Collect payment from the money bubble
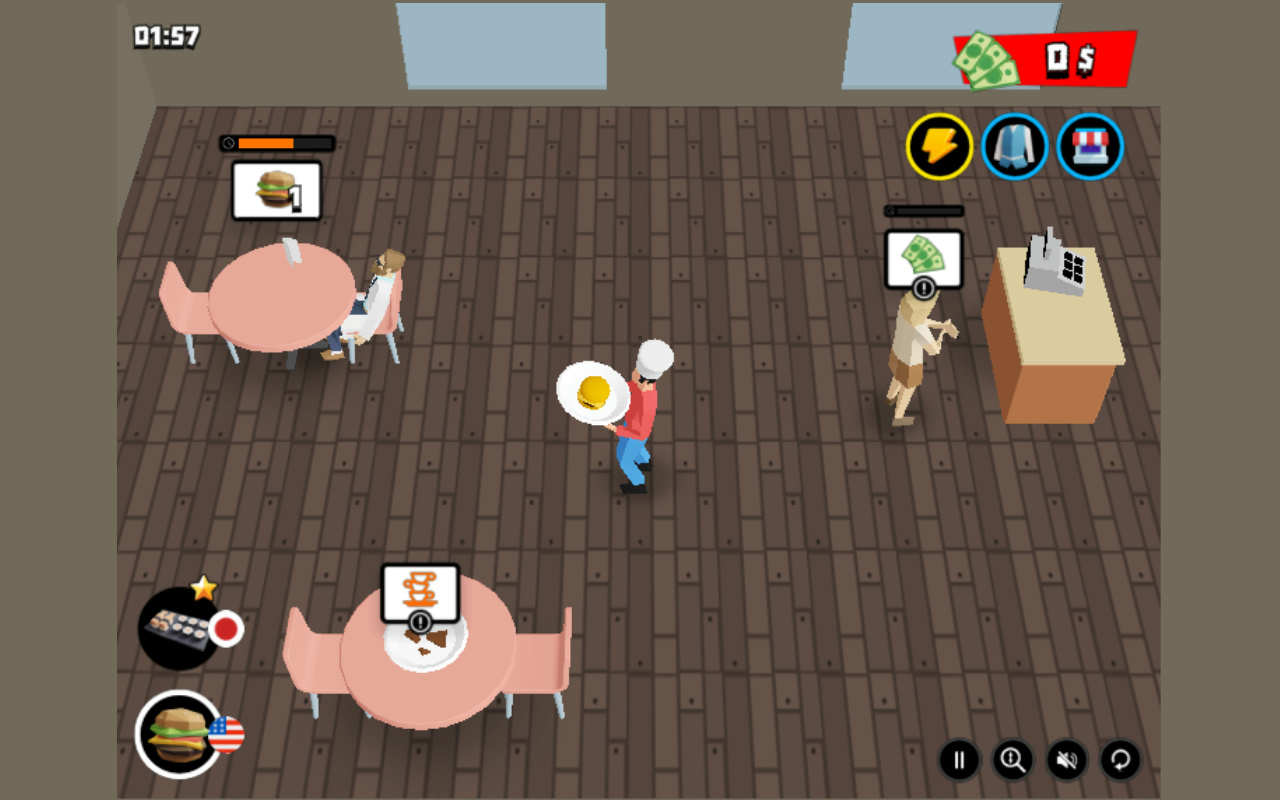 tap(925, 258)
